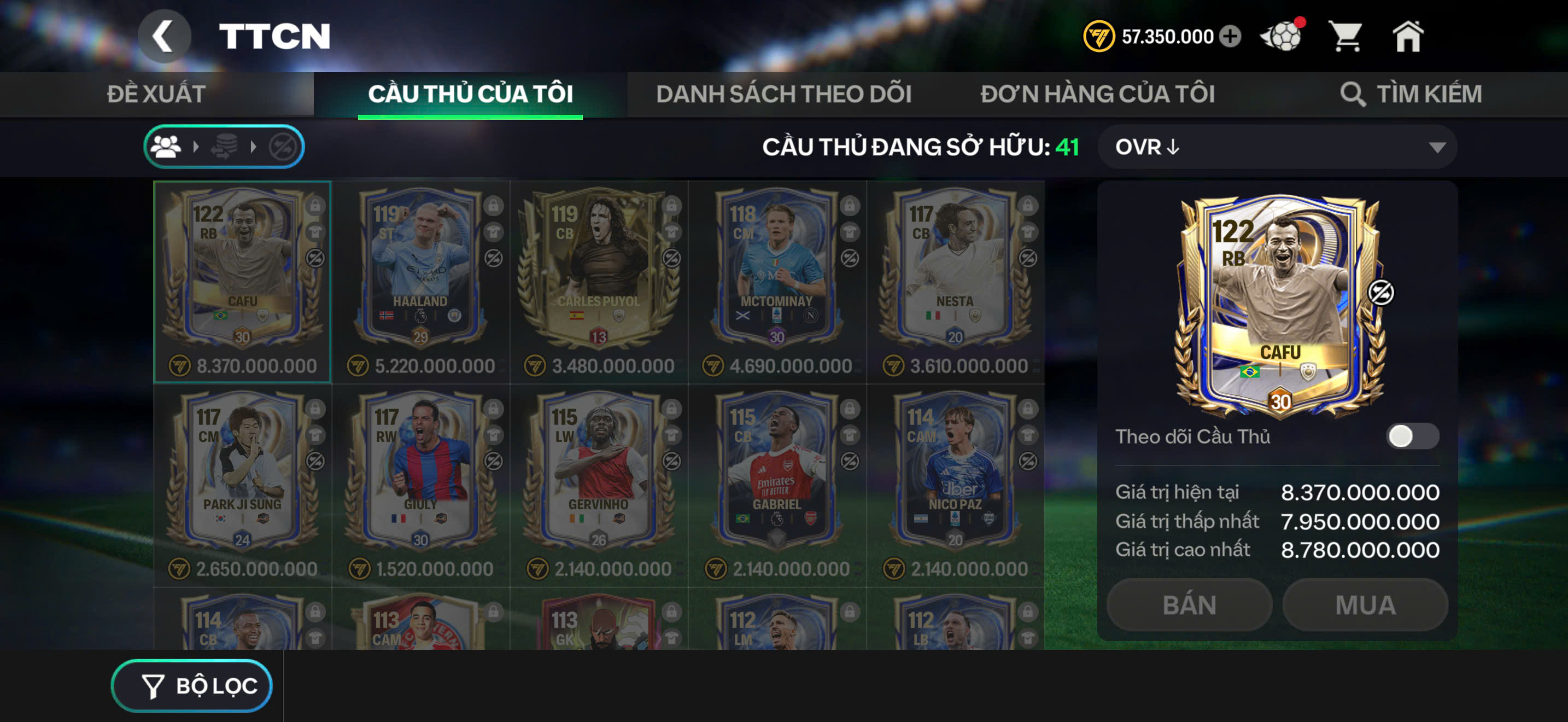Click the coin transactions filter icon

[x=225, y=146]
